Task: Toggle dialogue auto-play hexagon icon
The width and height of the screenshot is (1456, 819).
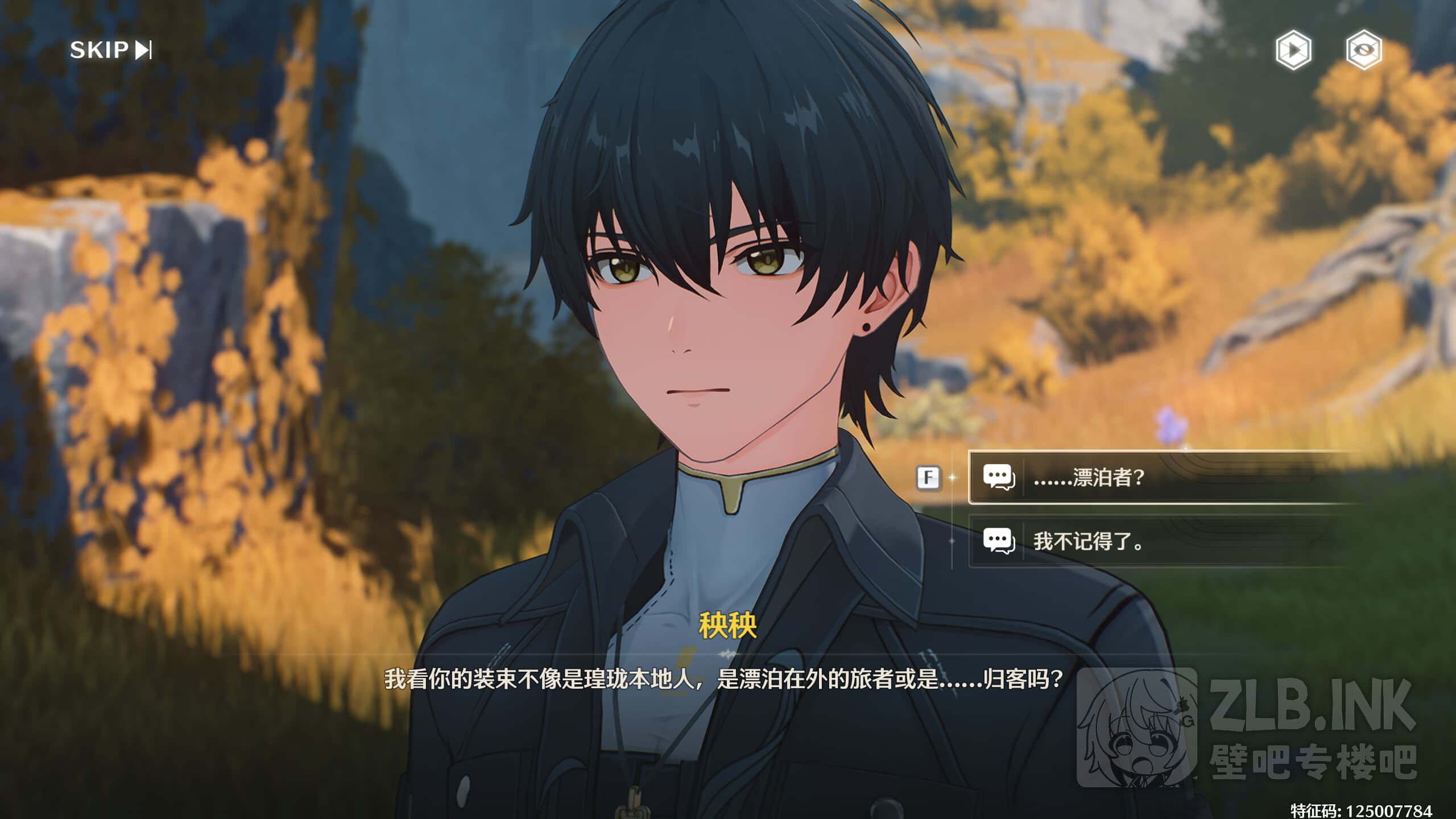Action: click(x=1293, y=50)
